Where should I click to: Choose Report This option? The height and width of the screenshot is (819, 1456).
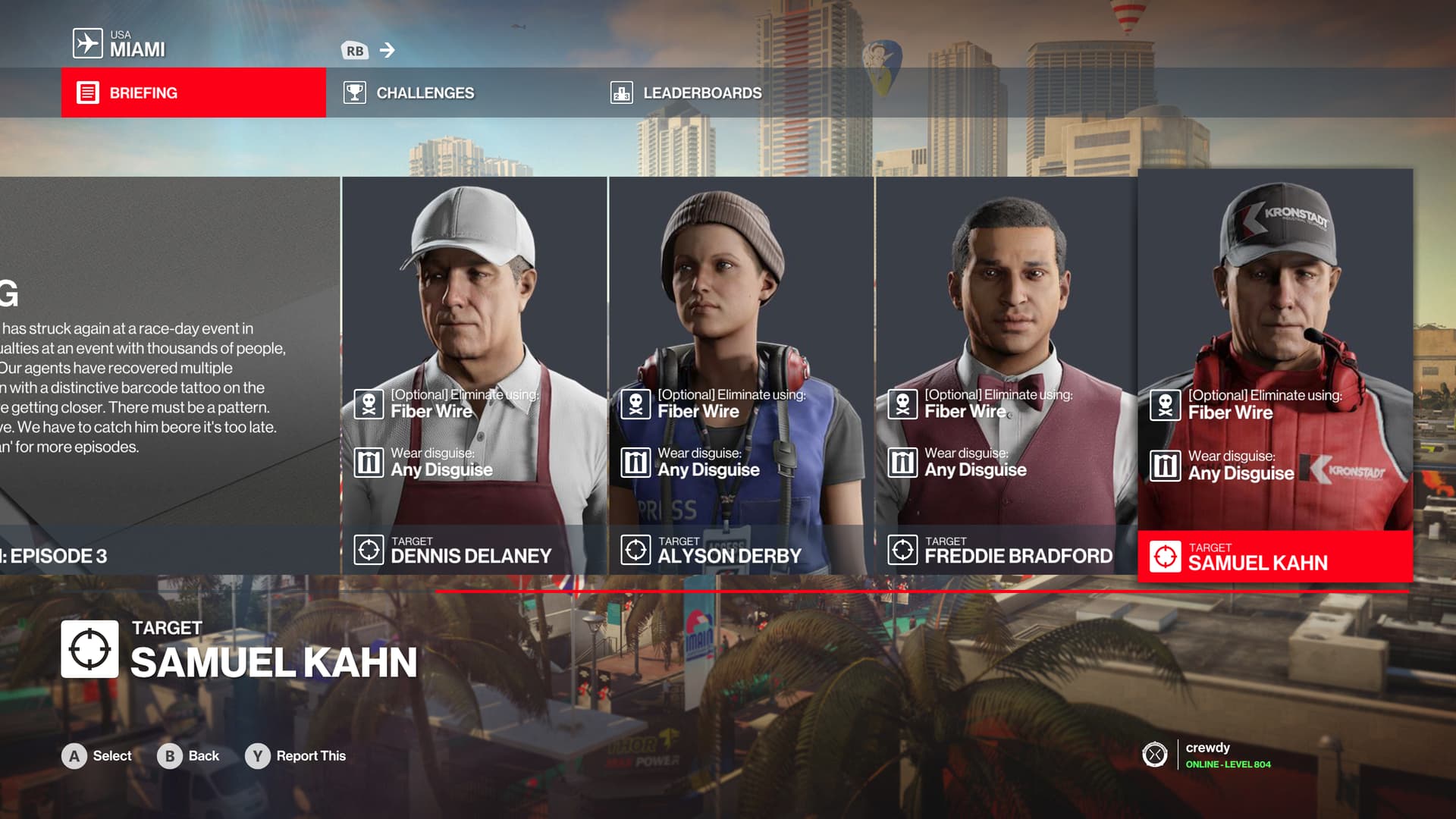(x=296, y=756)
